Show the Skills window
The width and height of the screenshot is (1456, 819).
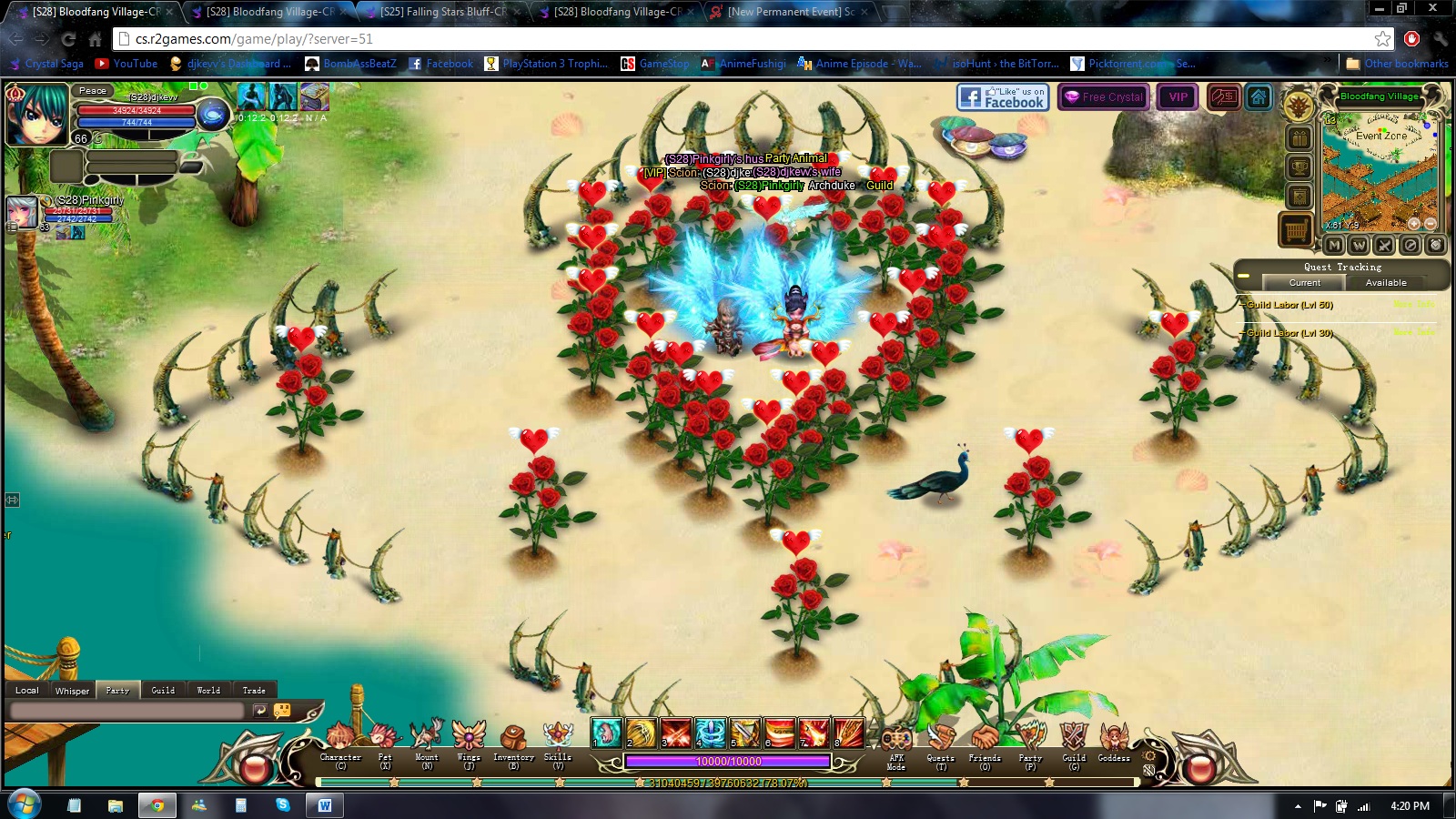[557, 739]
